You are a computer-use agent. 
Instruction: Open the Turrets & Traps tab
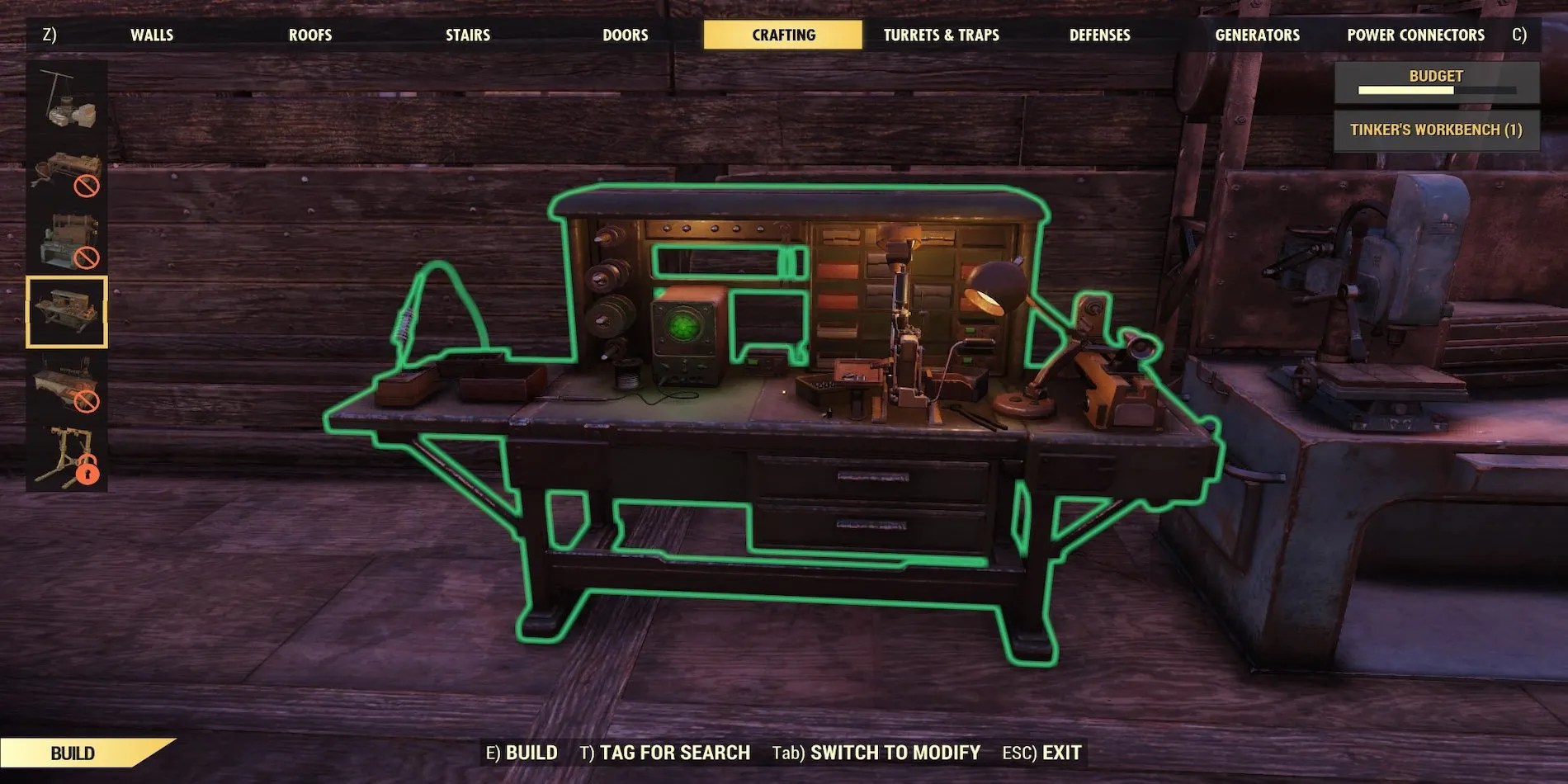pos(942,35)
